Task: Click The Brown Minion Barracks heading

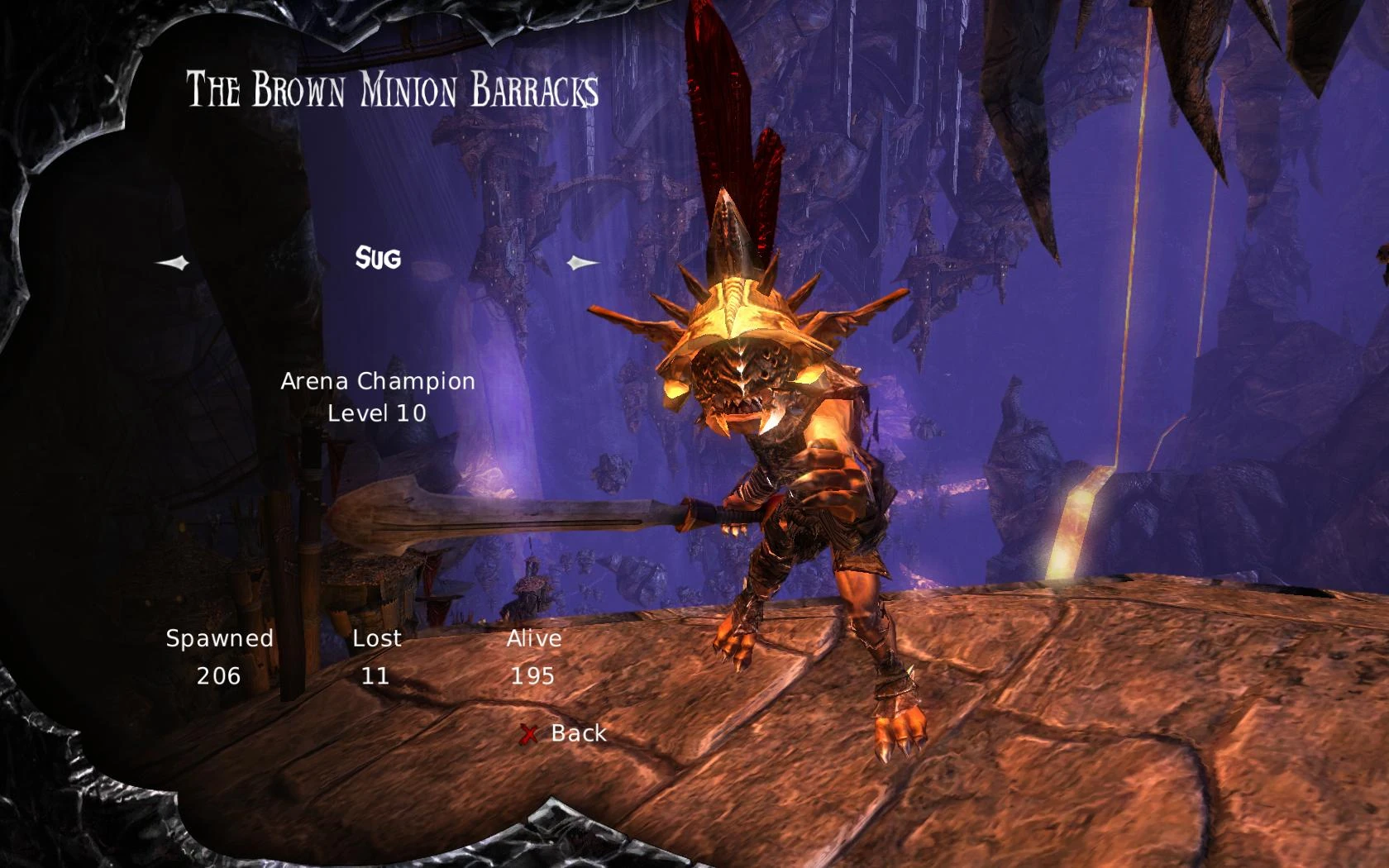Action: (x=391, y=91)
